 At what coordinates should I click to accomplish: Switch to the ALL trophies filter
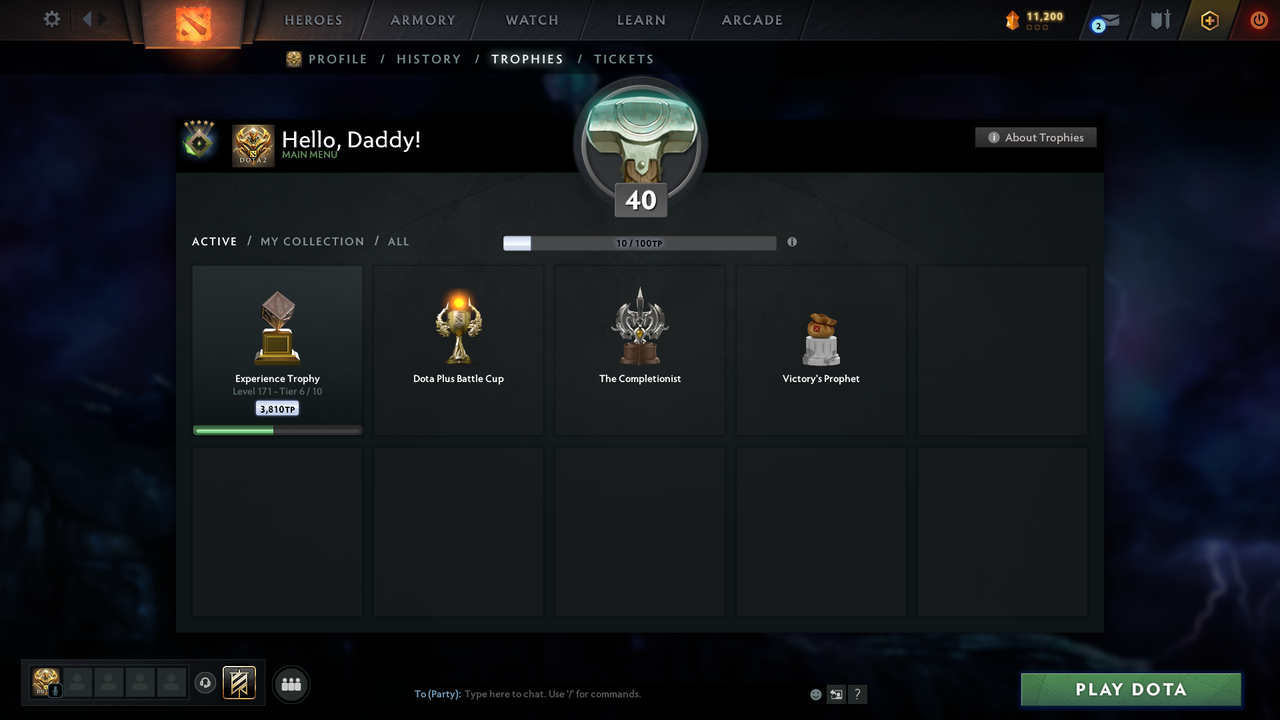click(398, 241)
